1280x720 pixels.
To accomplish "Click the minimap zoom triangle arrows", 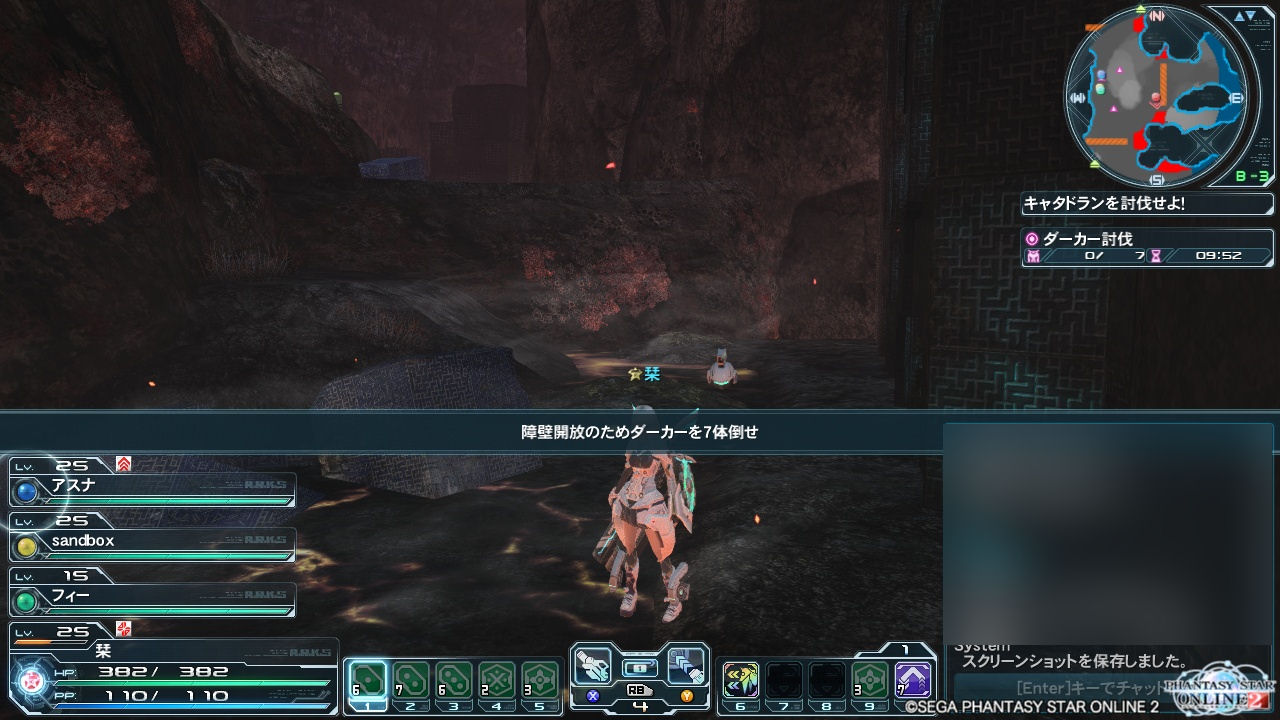I will (x=1245, y=16).
